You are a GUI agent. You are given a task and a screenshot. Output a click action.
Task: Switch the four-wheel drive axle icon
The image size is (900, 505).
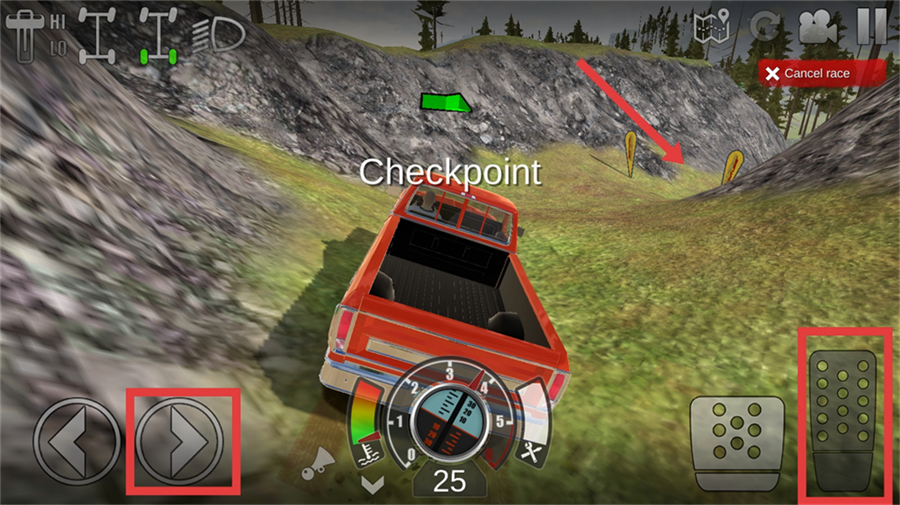[x=99, y=34]
